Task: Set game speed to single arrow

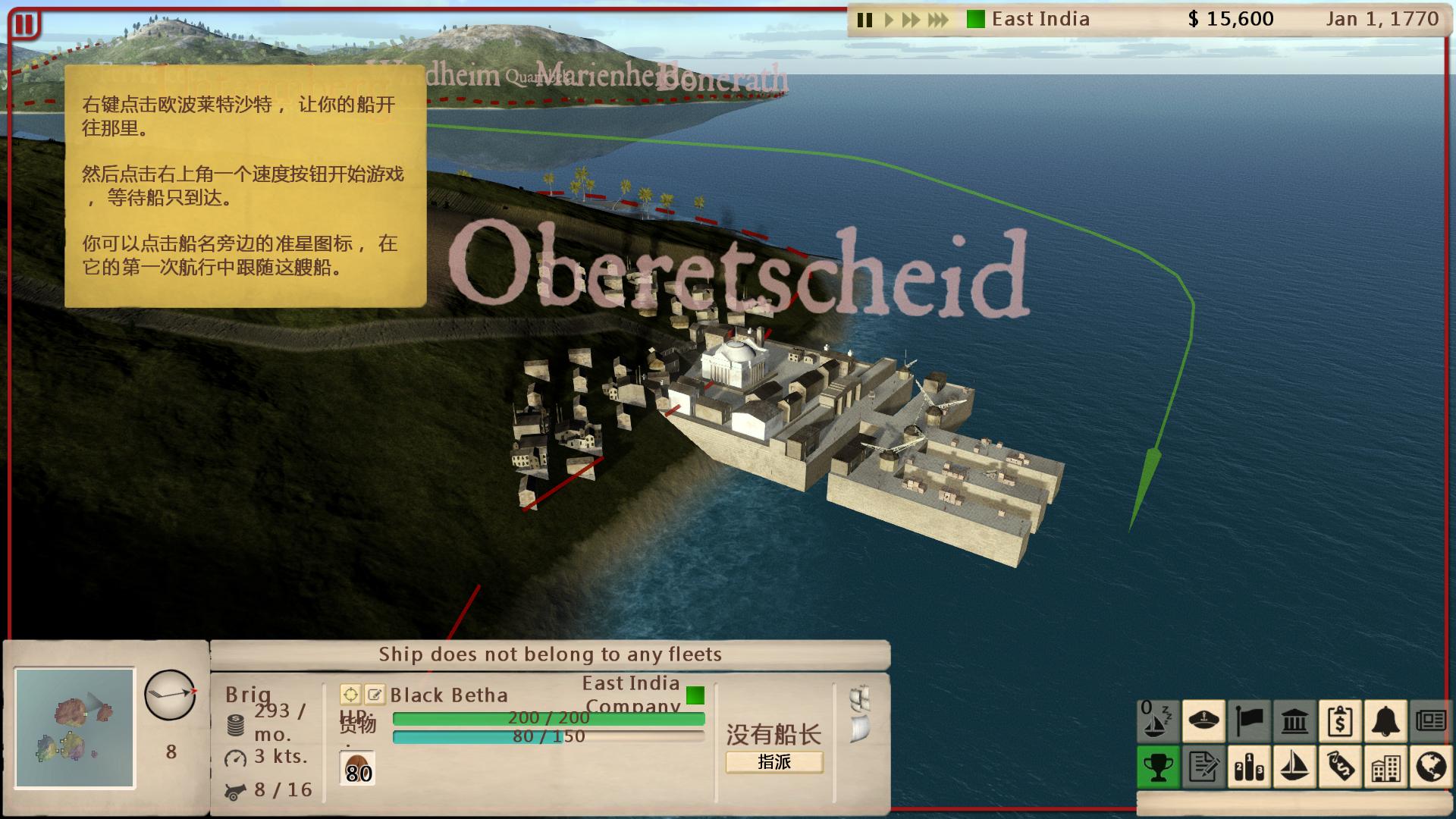Action: (889, 20)
